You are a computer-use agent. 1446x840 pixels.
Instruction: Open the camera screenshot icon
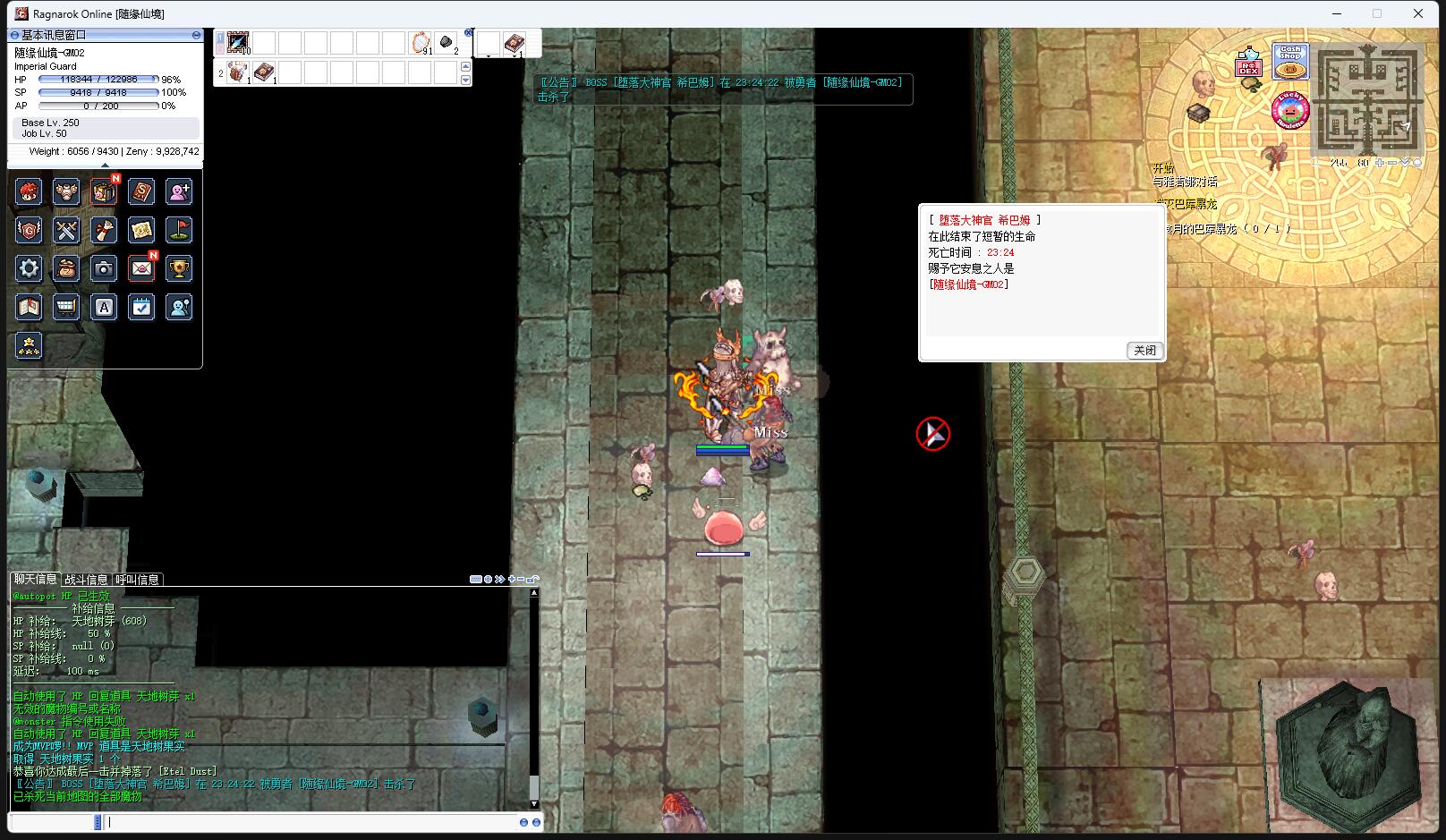pyautogui.click(x=104, y=268)
